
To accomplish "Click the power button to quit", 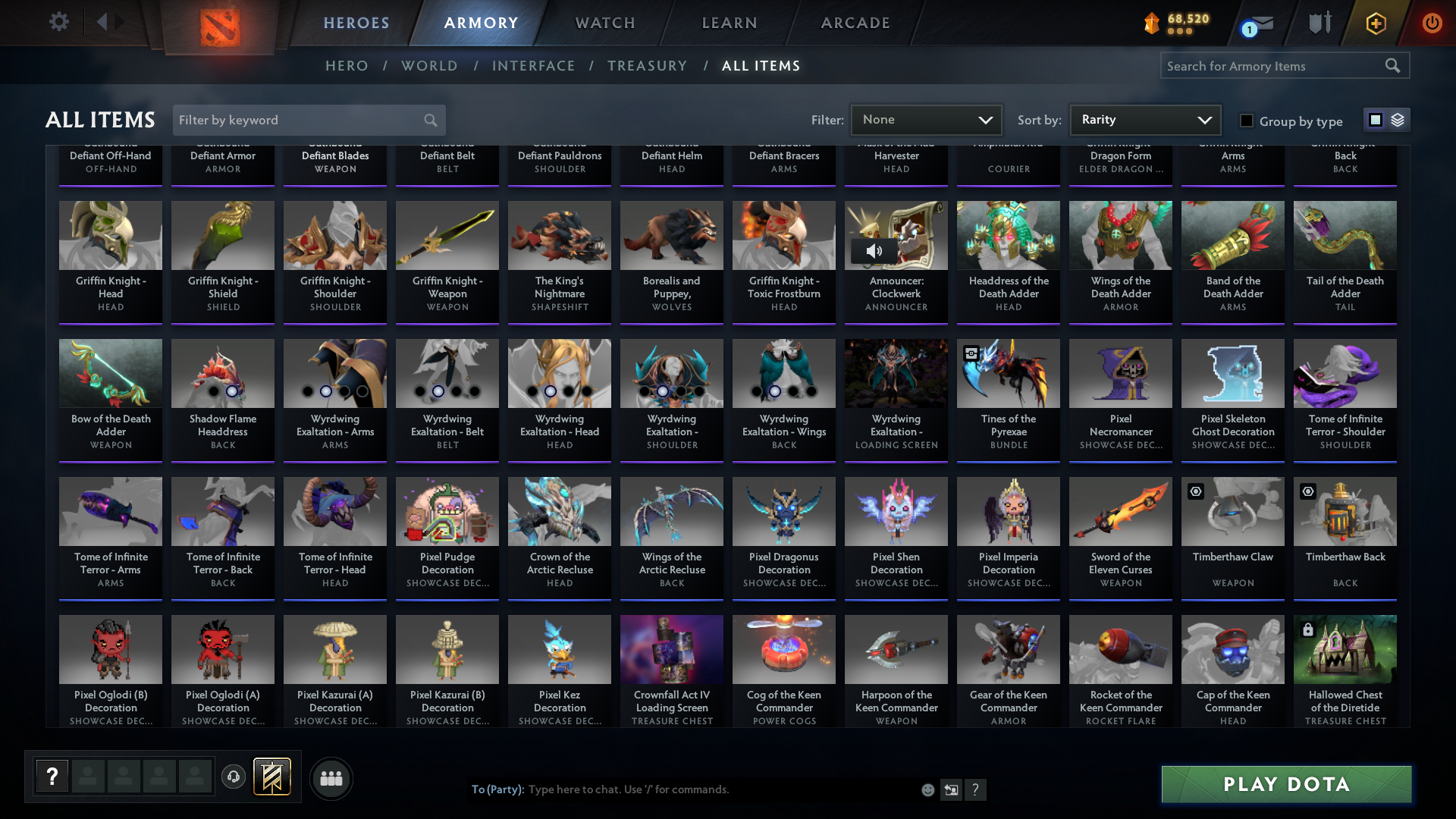I will click(1432, 24).
